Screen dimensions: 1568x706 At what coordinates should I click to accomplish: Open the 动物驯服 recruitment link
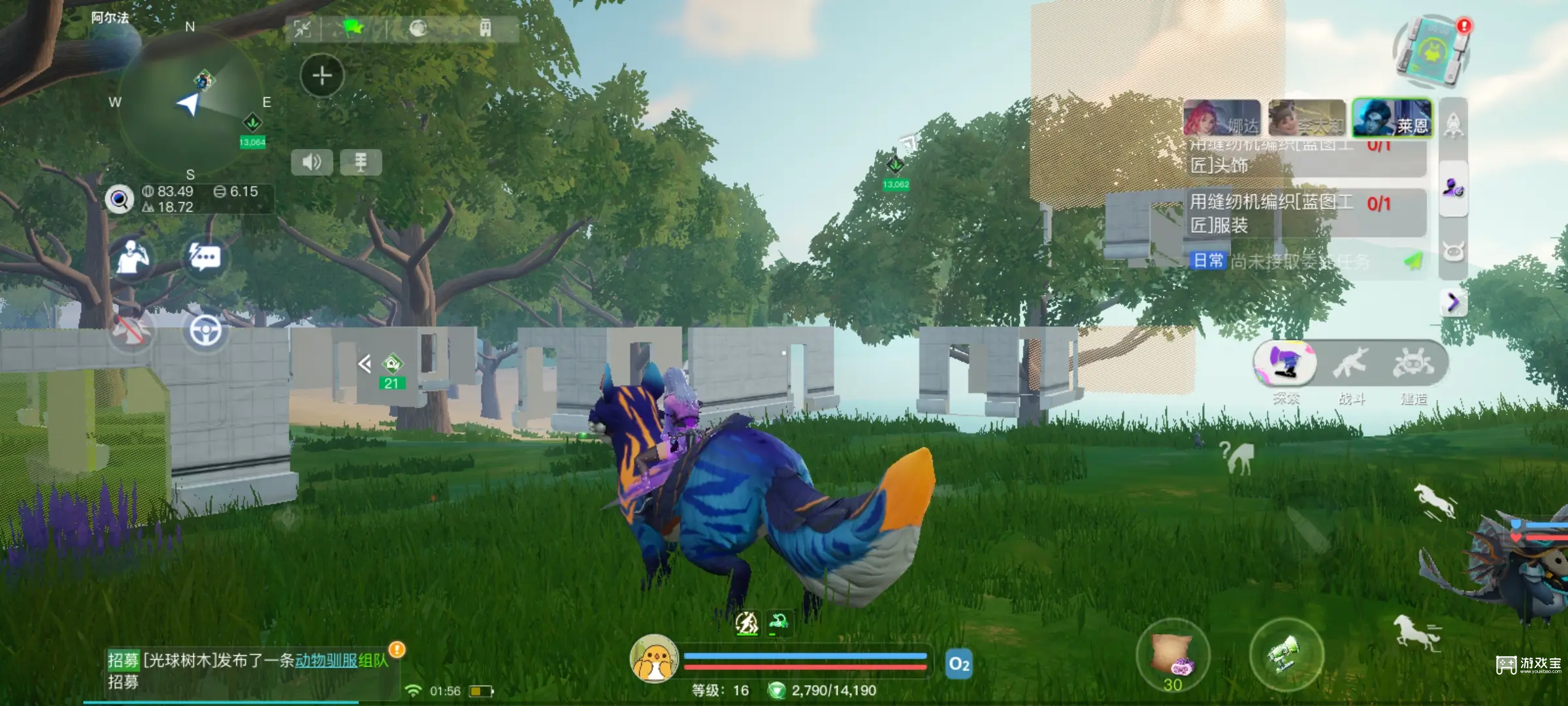326,660
